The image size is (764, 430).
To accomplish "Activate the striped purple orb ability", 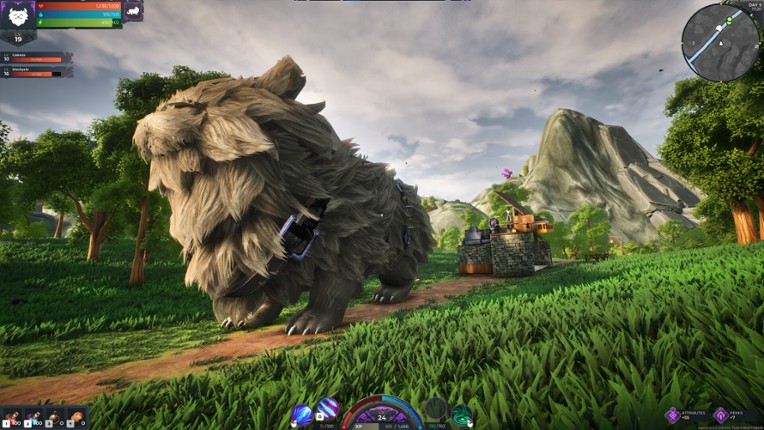I will (x=329, y=410).
